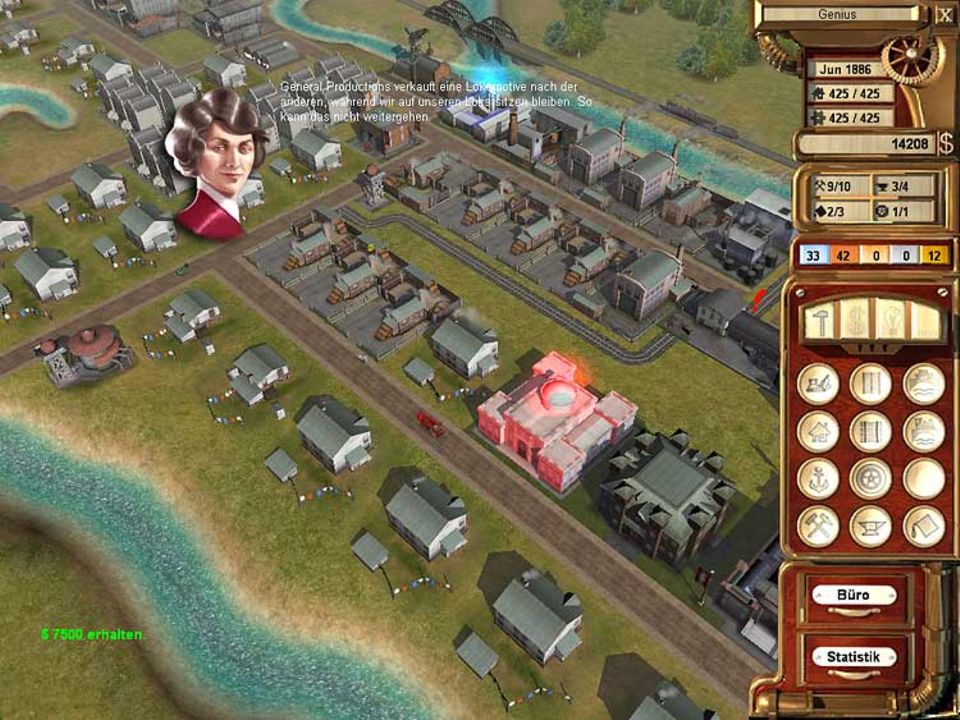Choose the anvil button
The image size is (960, 720).
point(871,526)
